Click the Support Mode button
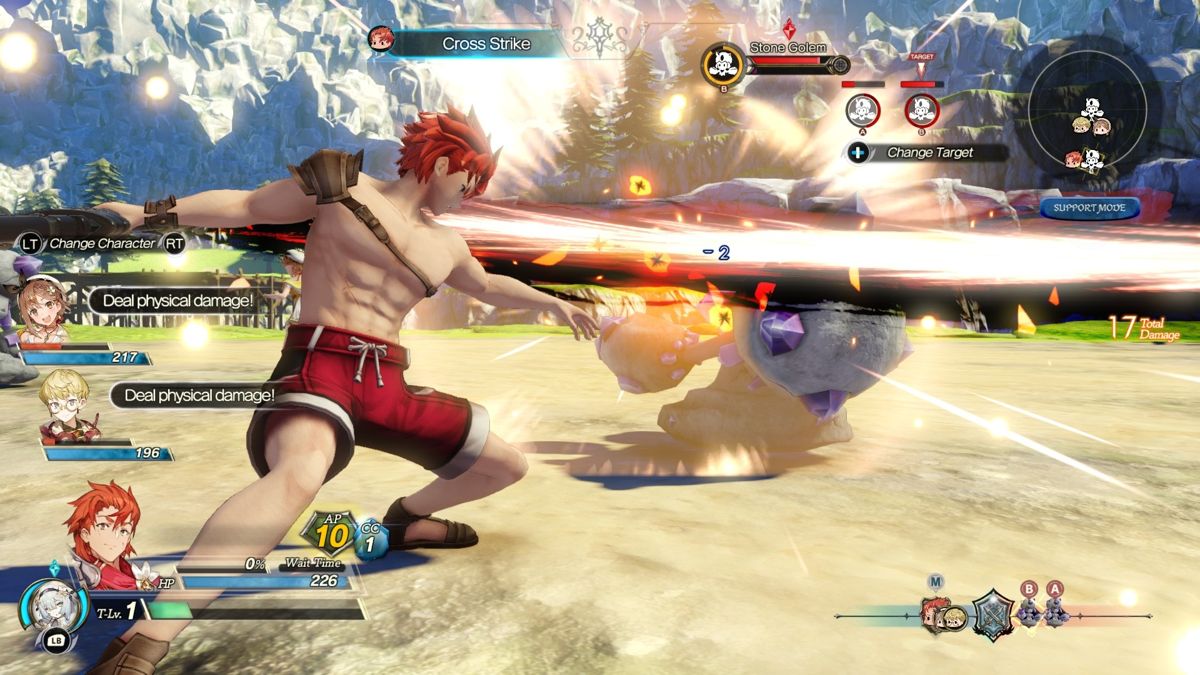 coord(1089,208)
